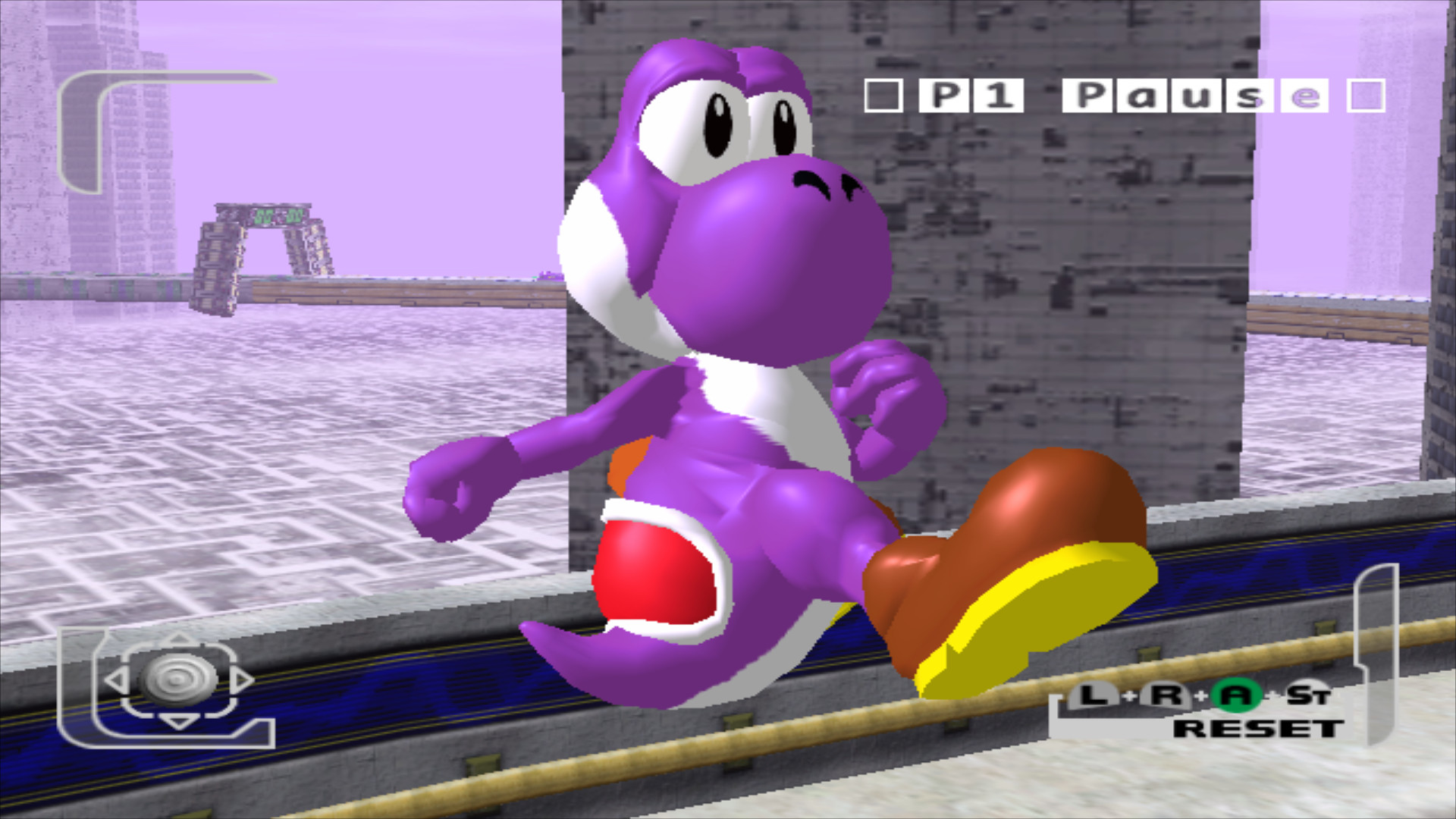Click the RESET label

click(x=1259, y=729)
